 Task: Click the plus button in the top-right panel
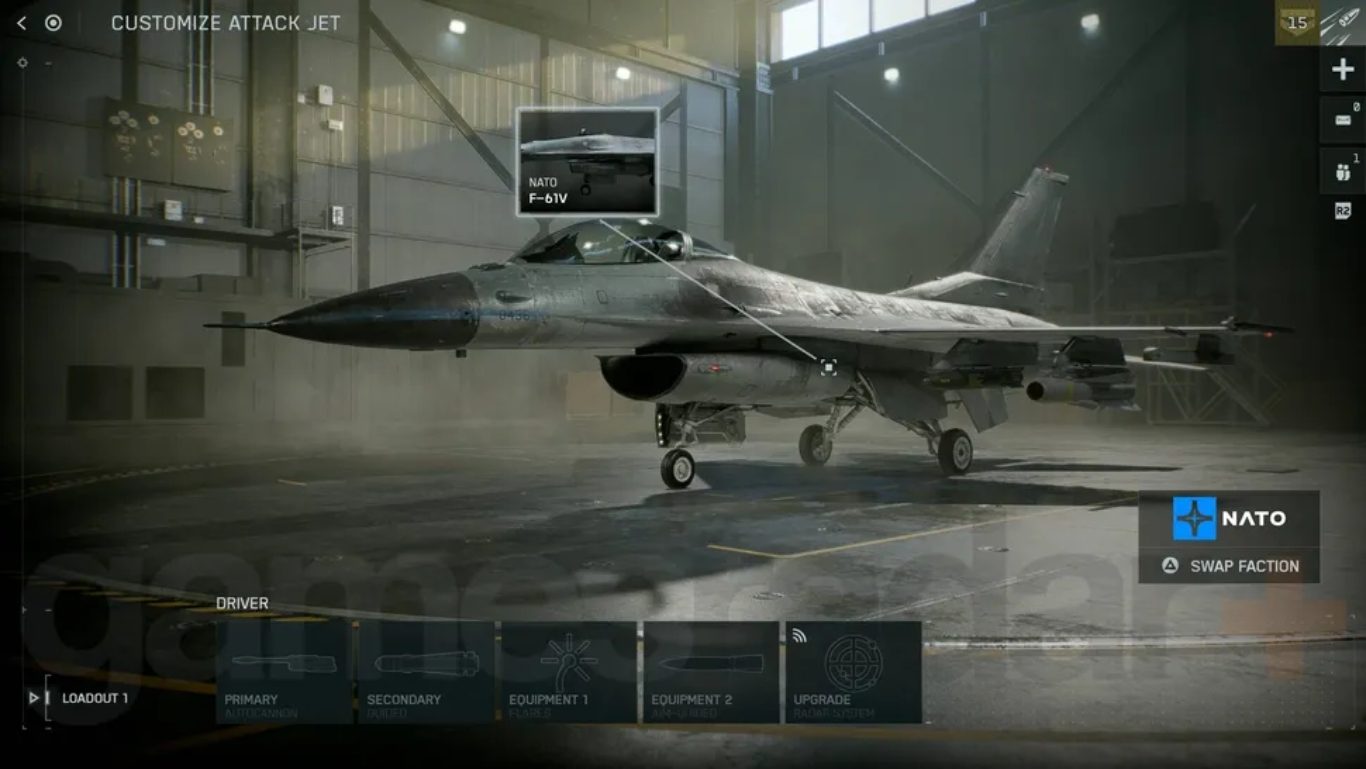(x=1341, y=71)
